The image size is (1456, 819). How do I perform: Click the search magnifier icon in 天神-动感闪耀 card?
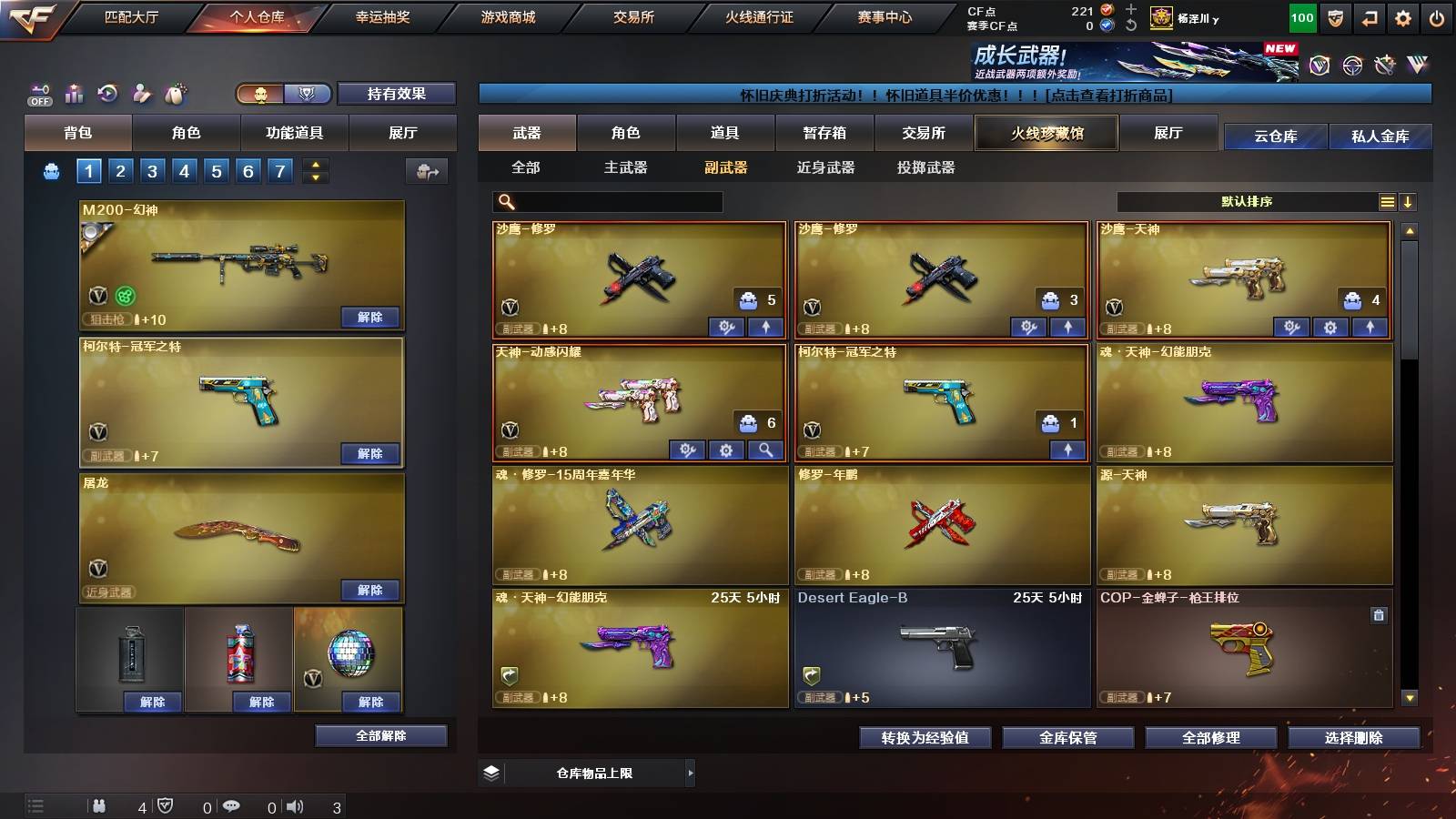763,450
